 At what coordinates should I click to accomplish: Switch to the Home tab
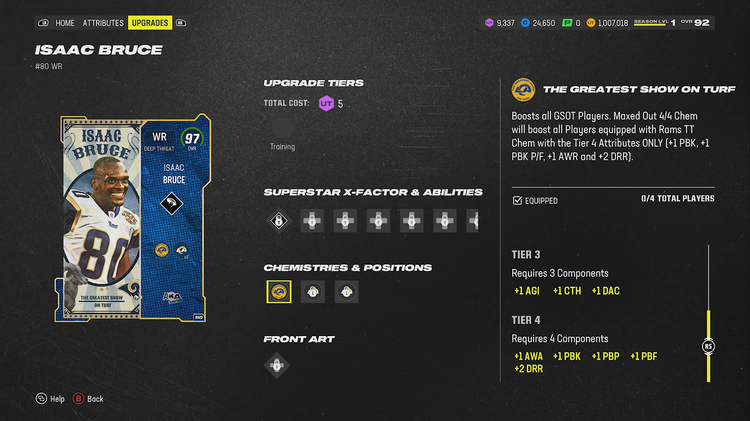pos(65,22)
